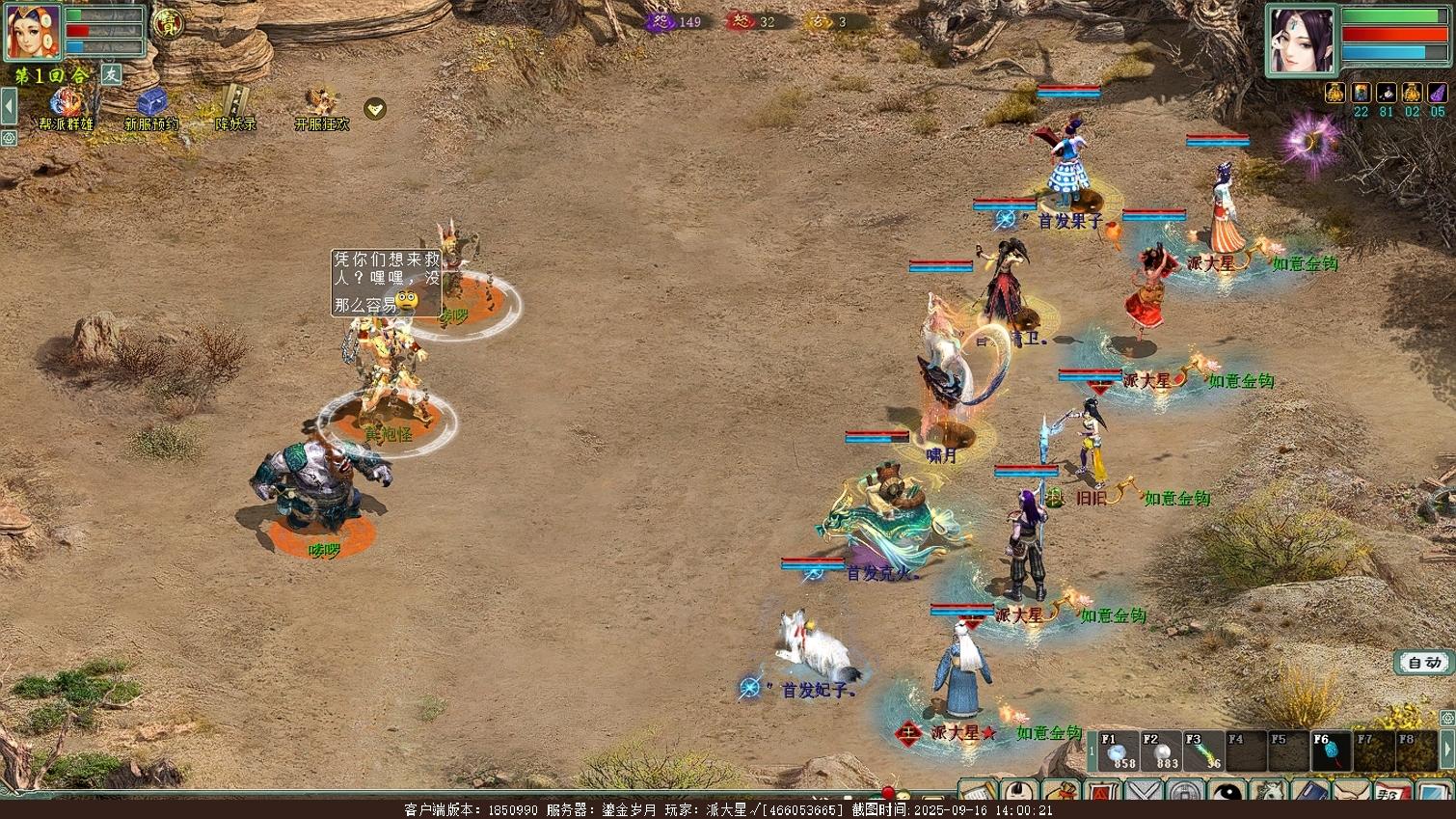1456x819 pixels.
Task: Toggle the 自动 auto-battle button
Action: [1424, 663]
